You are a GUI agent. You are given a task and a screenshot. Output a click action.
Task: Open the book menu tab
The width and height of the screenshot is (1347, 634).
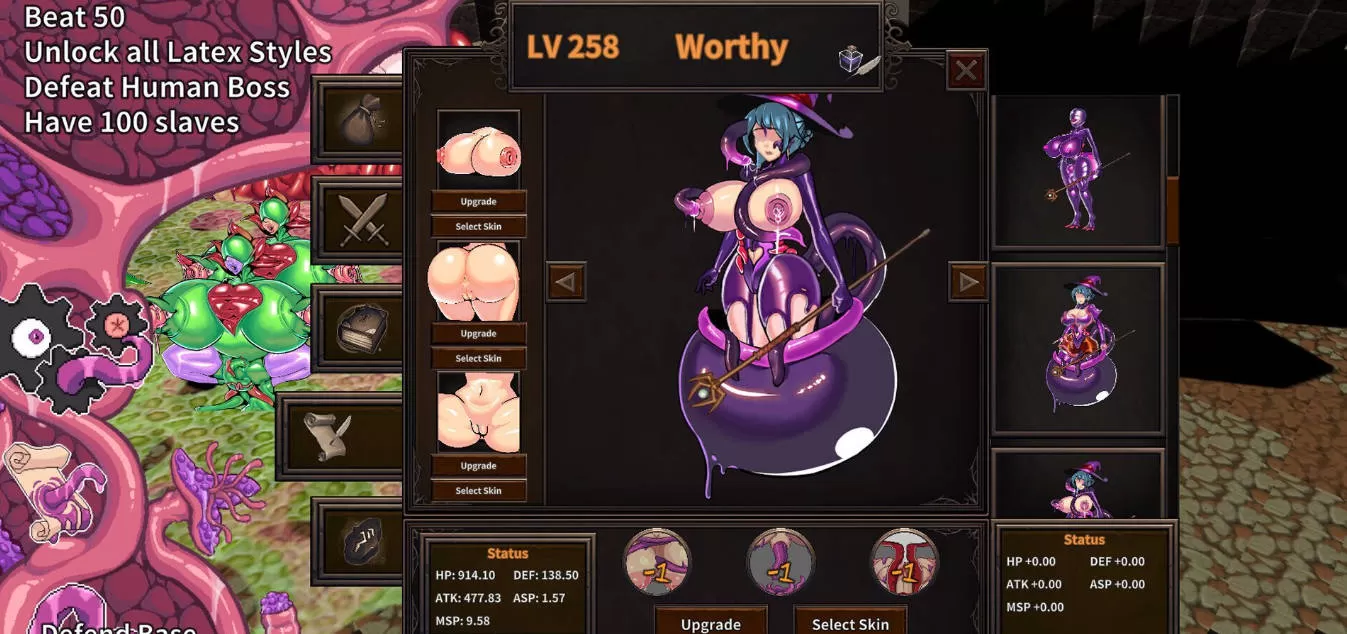(x=361, y=329)
